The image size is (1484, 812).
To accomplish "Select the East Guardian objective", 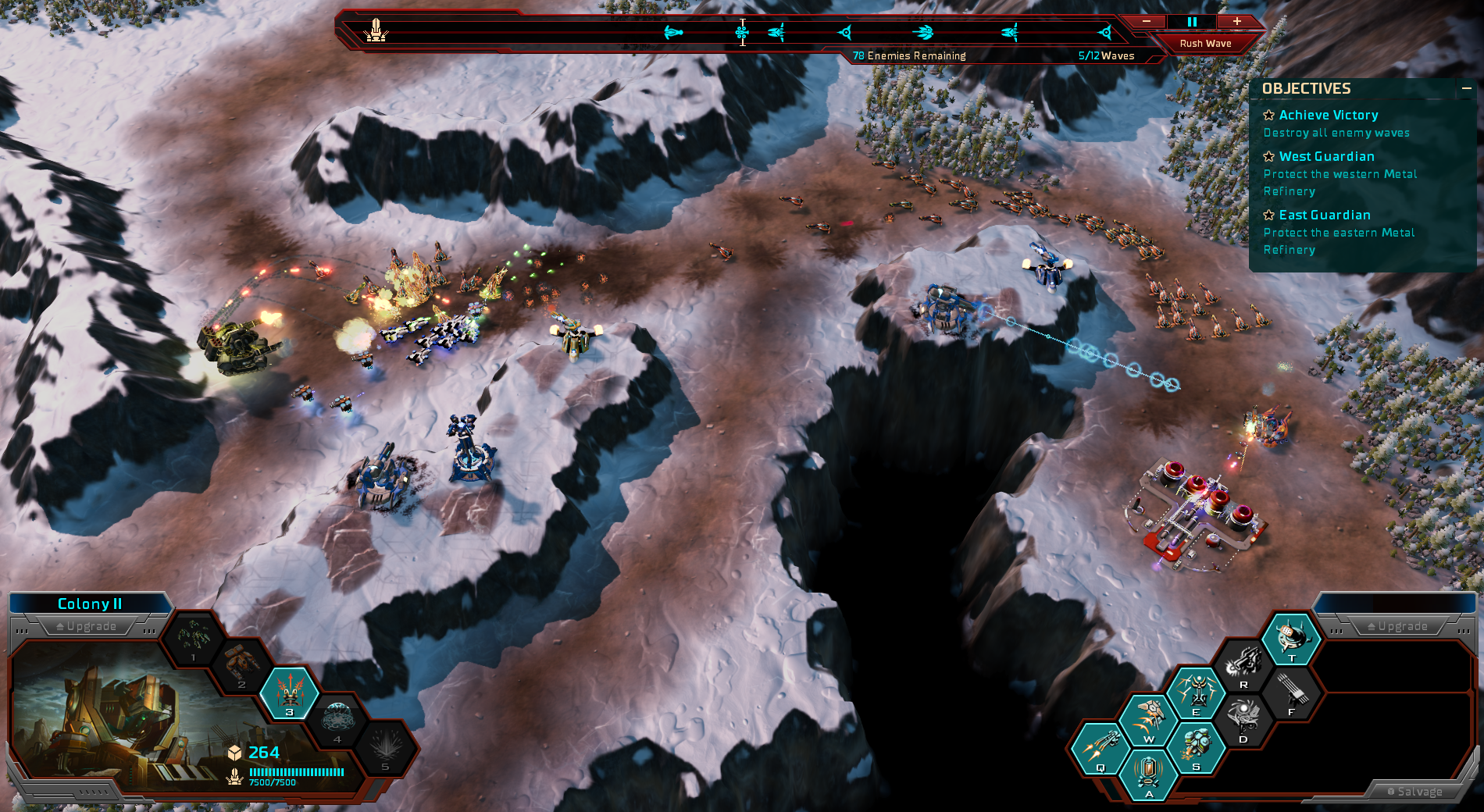I will (1324, 215).
